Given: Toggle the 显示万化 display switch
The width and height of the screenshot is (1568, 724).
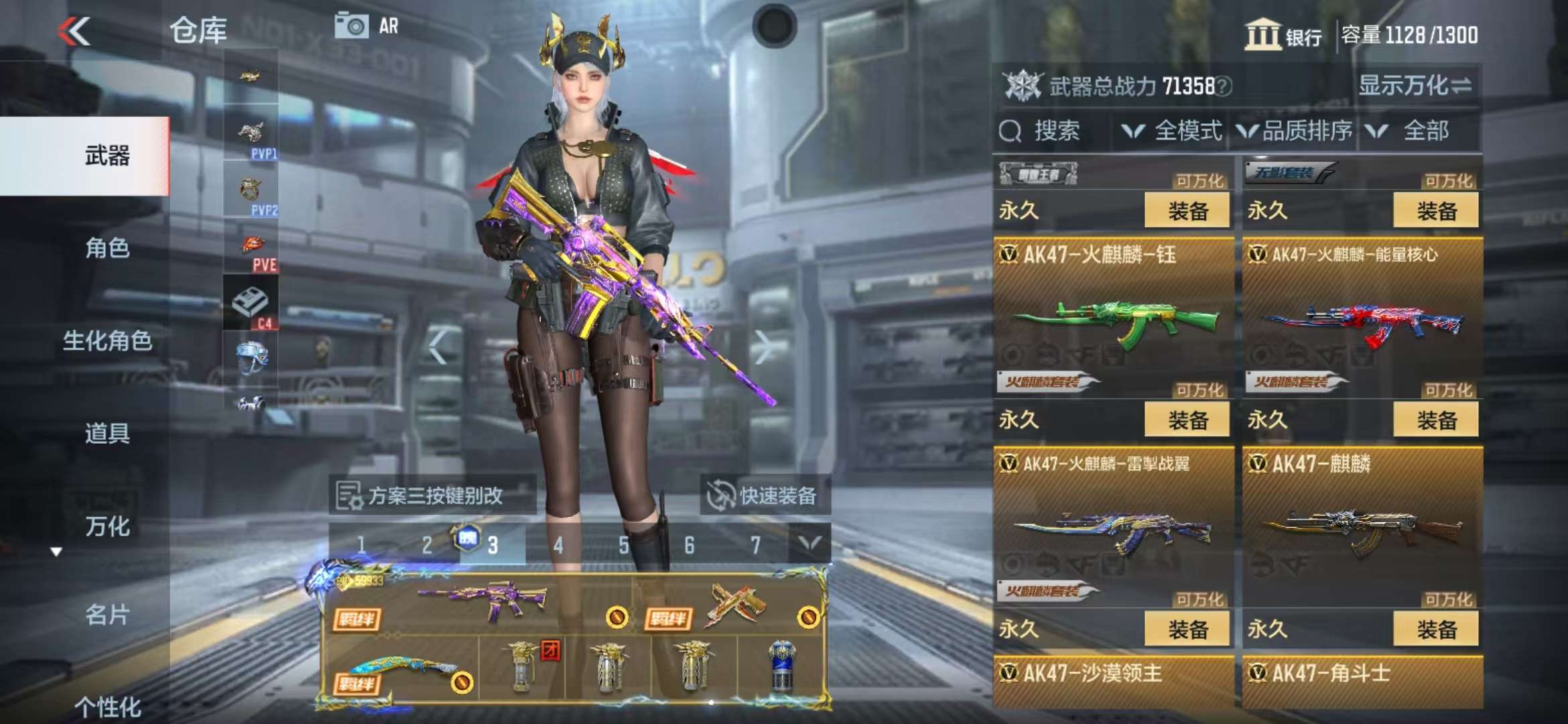Looking at the screenshot, I should point(1414,86).
